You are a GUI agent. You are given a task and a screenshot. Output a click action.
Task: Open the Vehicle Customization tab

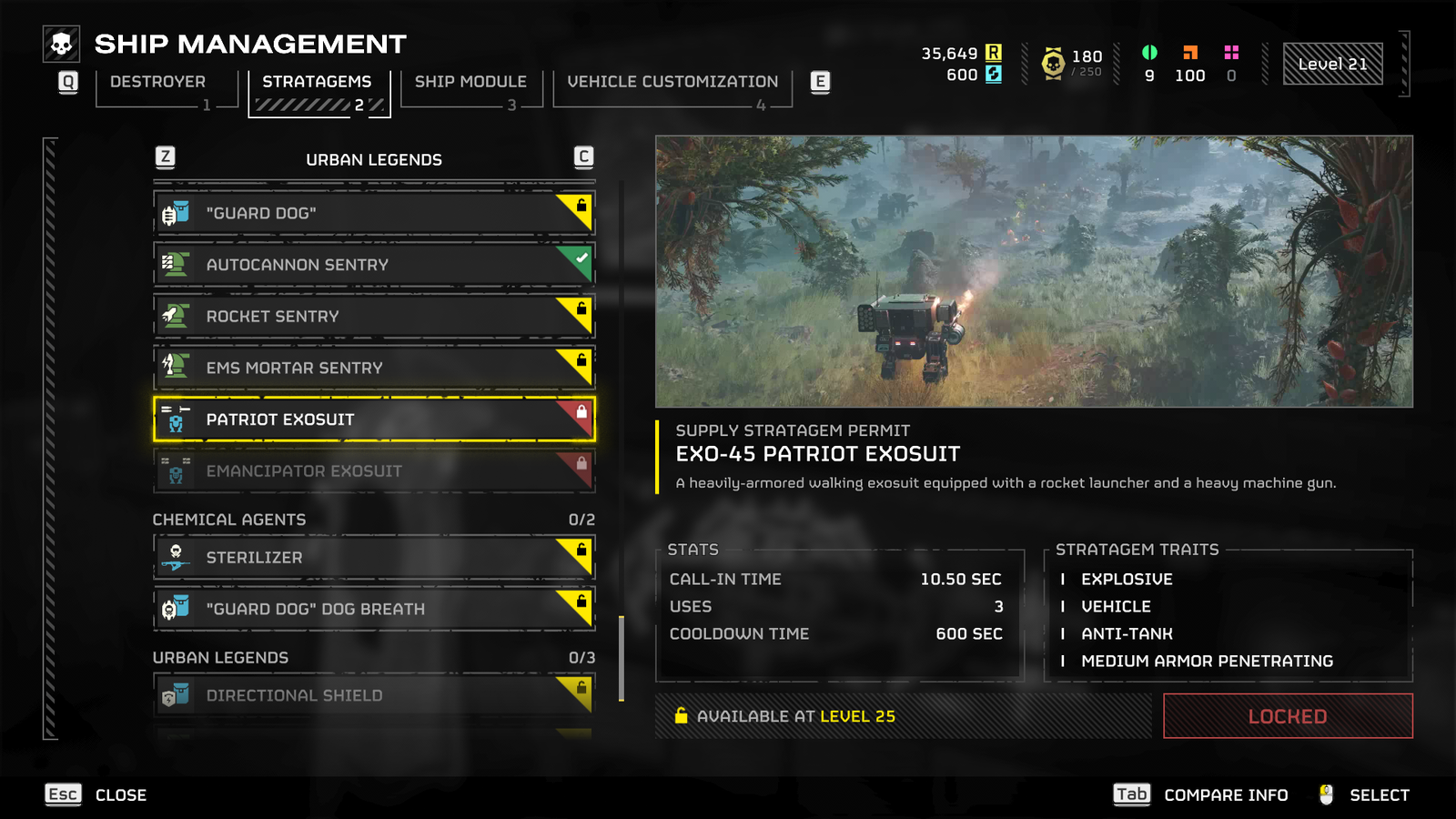(672, 83)
